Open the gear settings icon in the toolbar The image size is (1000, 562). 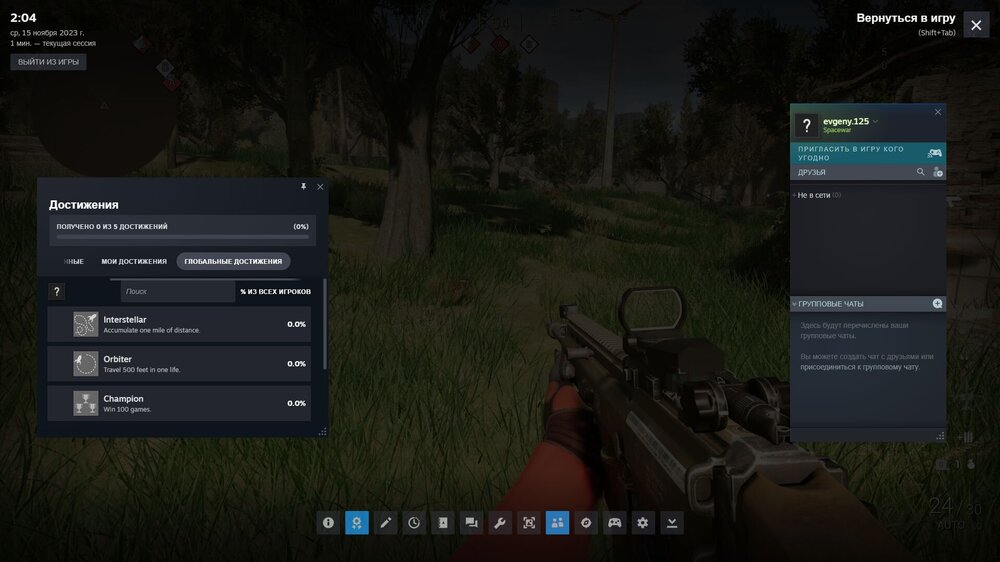[643, 522]
